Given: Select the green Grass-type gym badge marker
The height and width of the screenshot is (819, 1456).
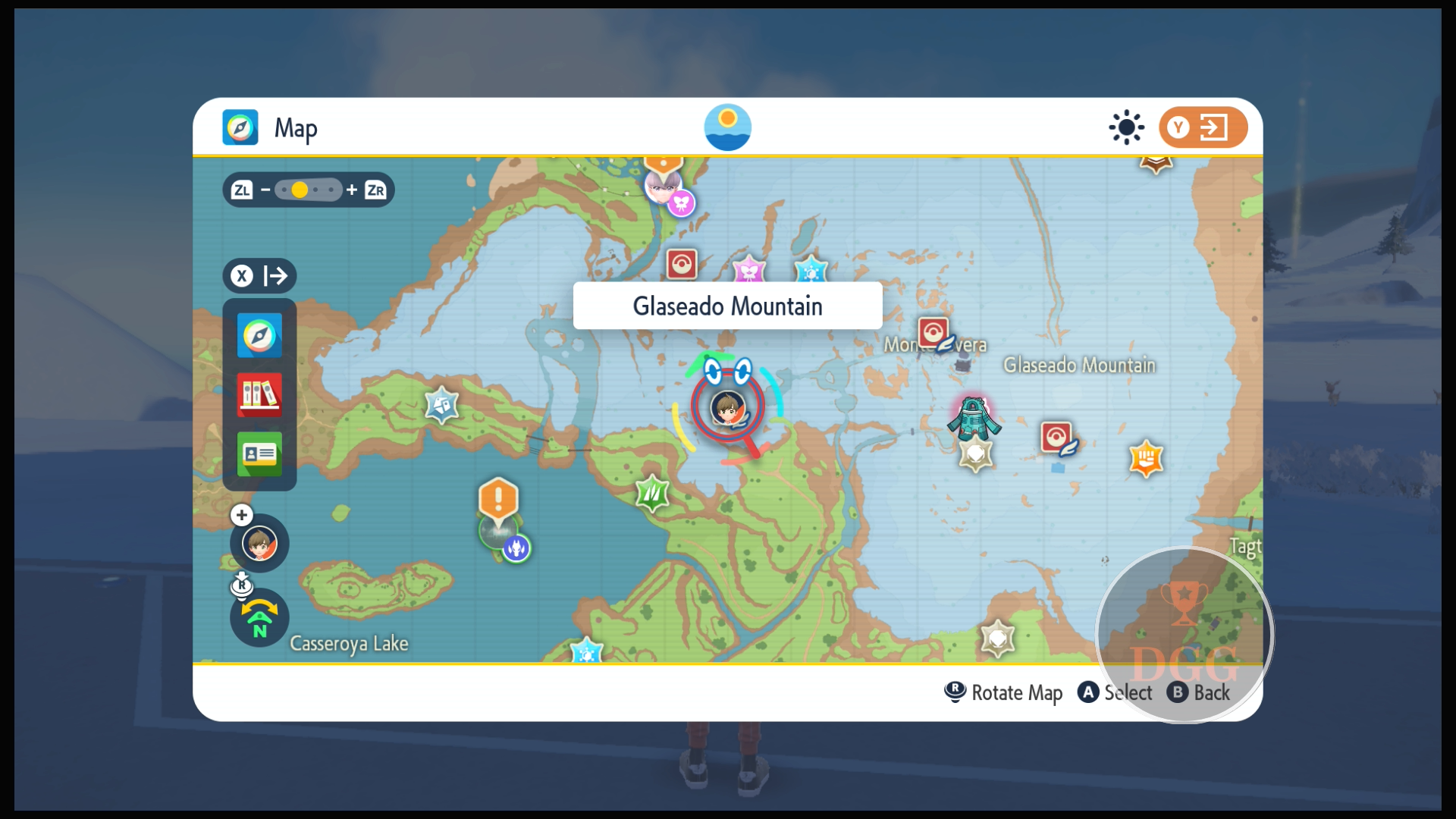Looking at the screenshot, I should point(652,494).
